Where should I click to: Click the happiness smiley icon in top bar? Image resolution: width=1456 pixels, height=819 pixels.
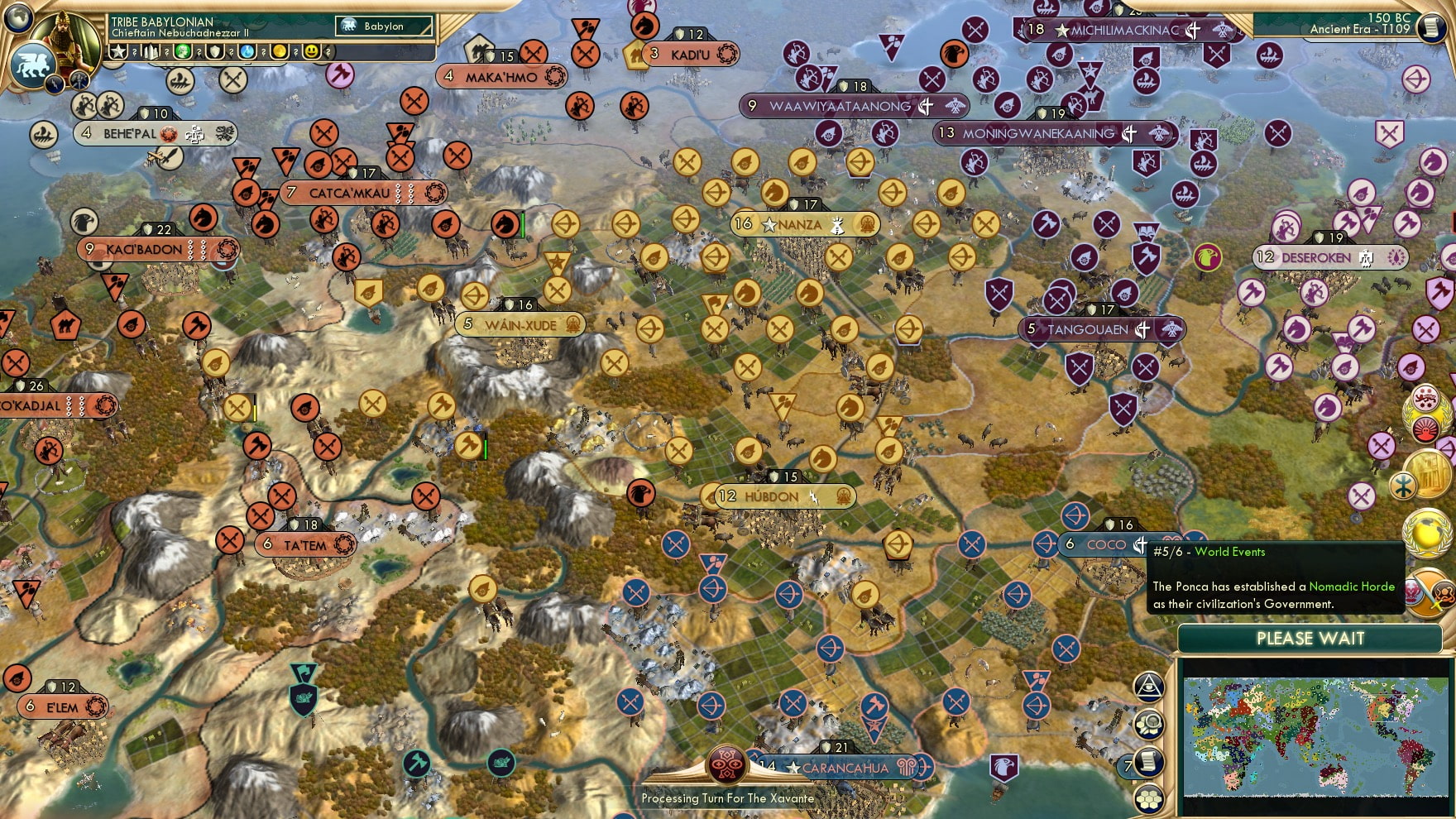coord(309,51)
